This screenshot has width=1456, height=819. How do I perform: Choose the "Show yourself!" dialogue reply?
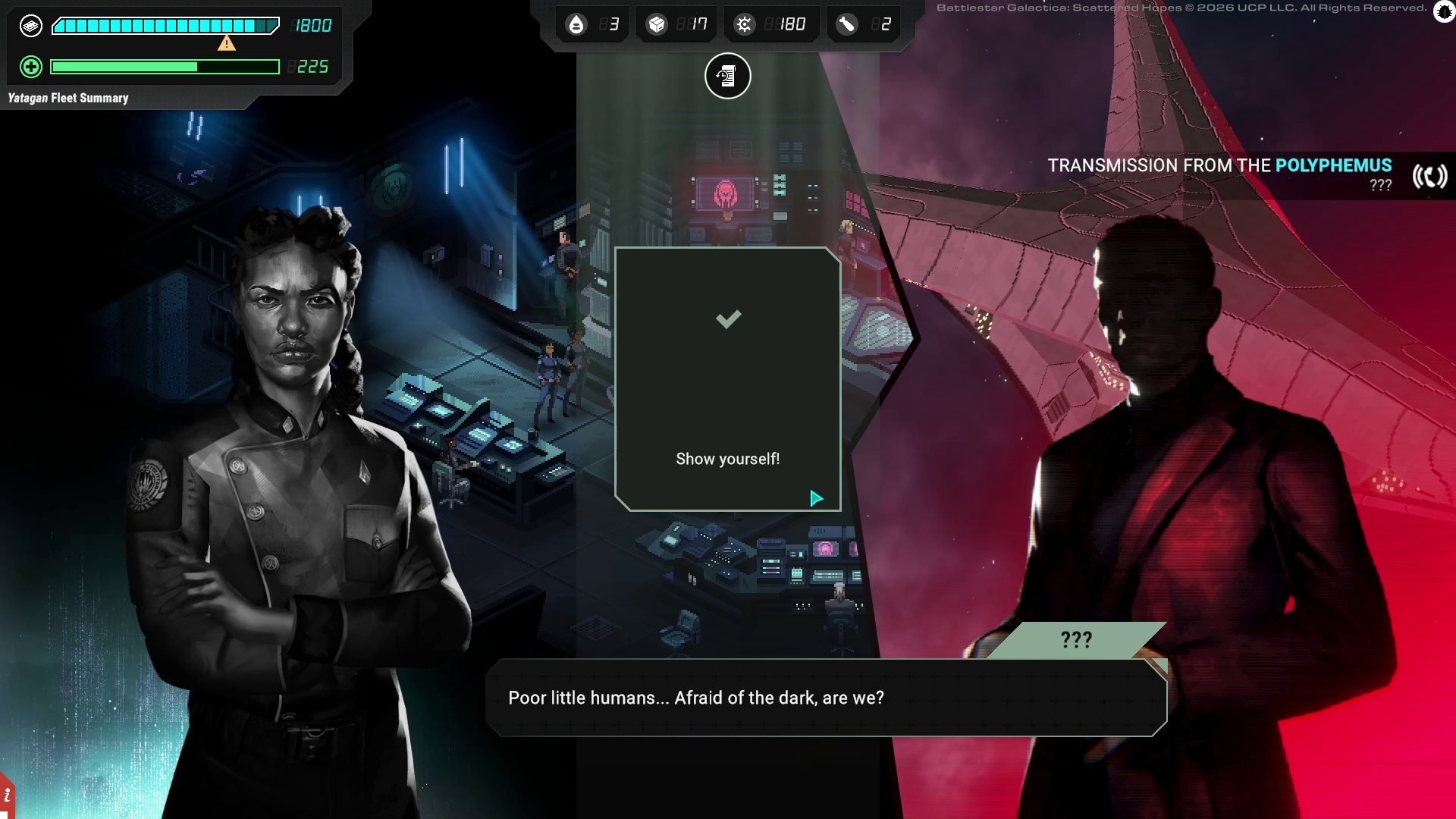point(727,459)
